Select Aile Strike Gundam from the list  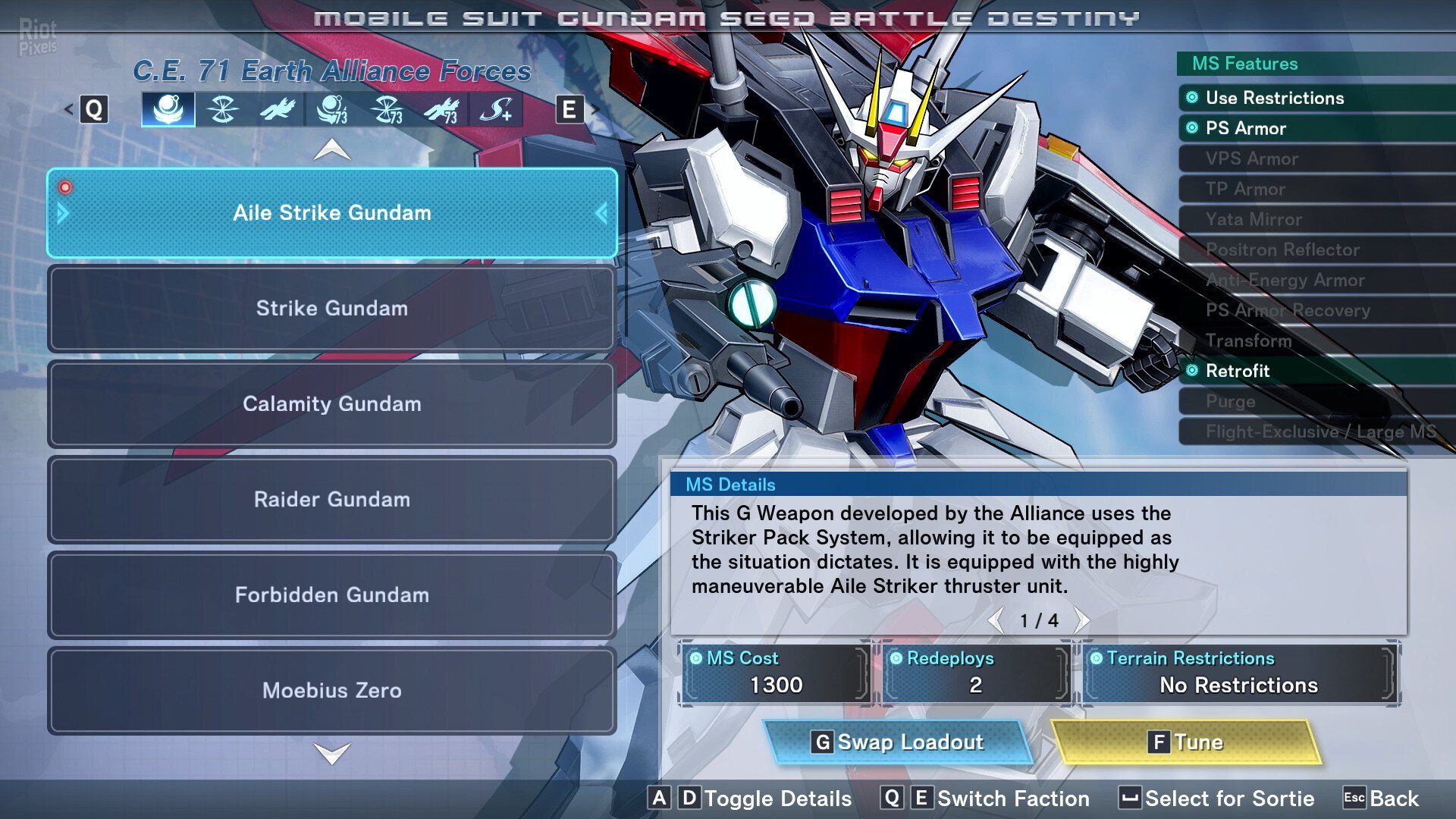tap(332, 213)
